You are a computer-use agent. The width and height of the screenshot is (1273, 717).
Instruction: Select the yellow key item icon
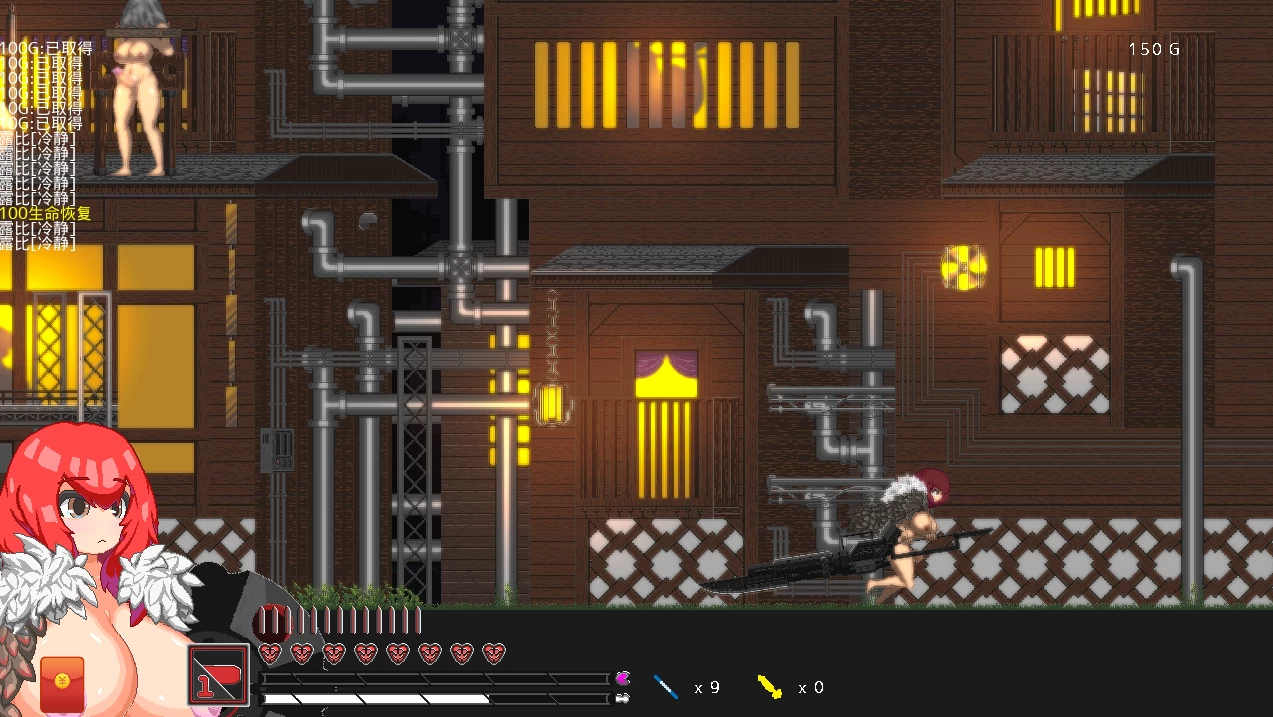(769, 686)
